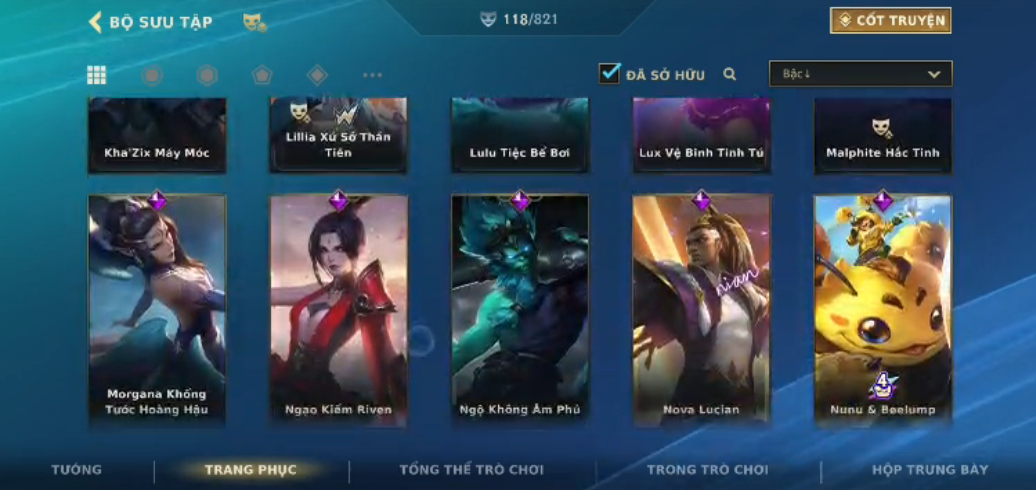The height and width of the screenshot is (490, 1036).
Task: Click the three-dots more filters icon
Action: (x=372, y=75)
